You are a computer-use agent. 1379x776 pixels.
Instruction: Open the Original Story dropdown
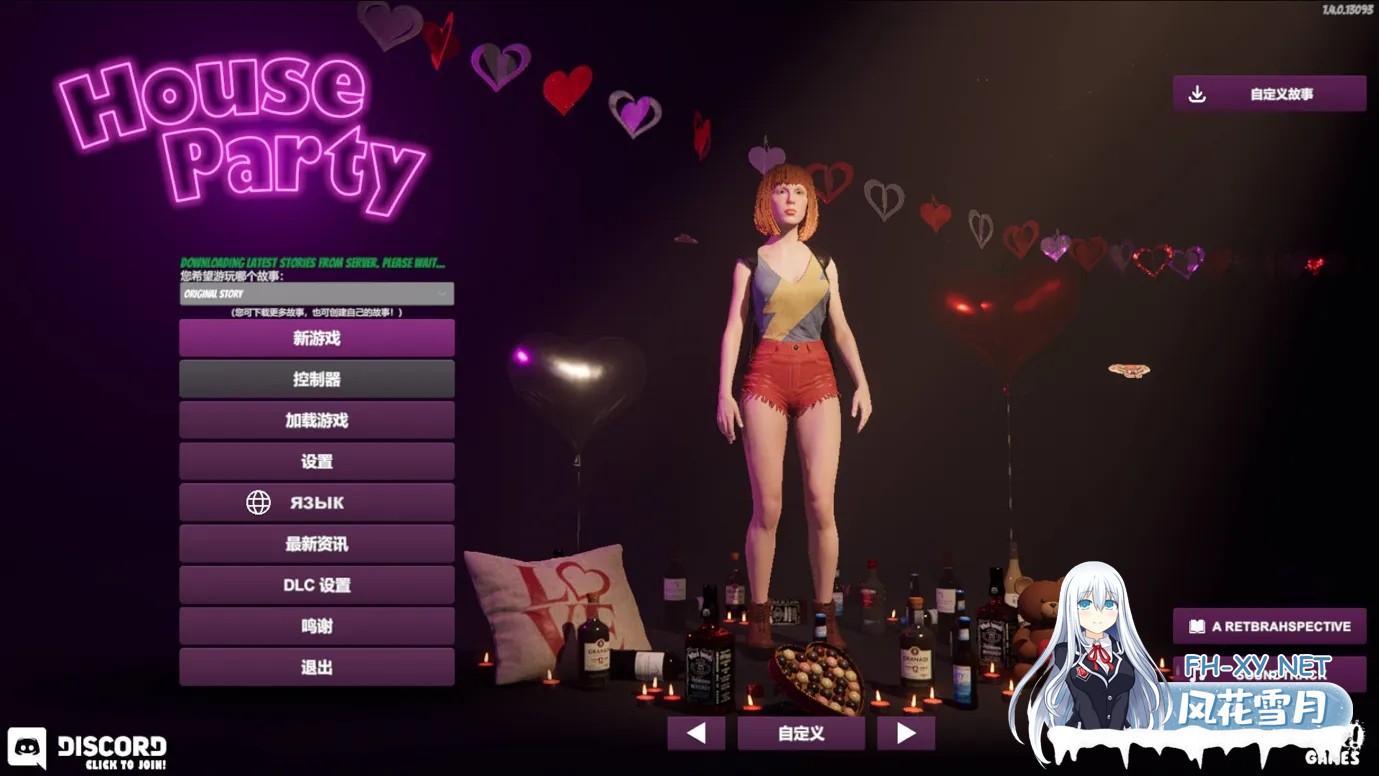316,294
